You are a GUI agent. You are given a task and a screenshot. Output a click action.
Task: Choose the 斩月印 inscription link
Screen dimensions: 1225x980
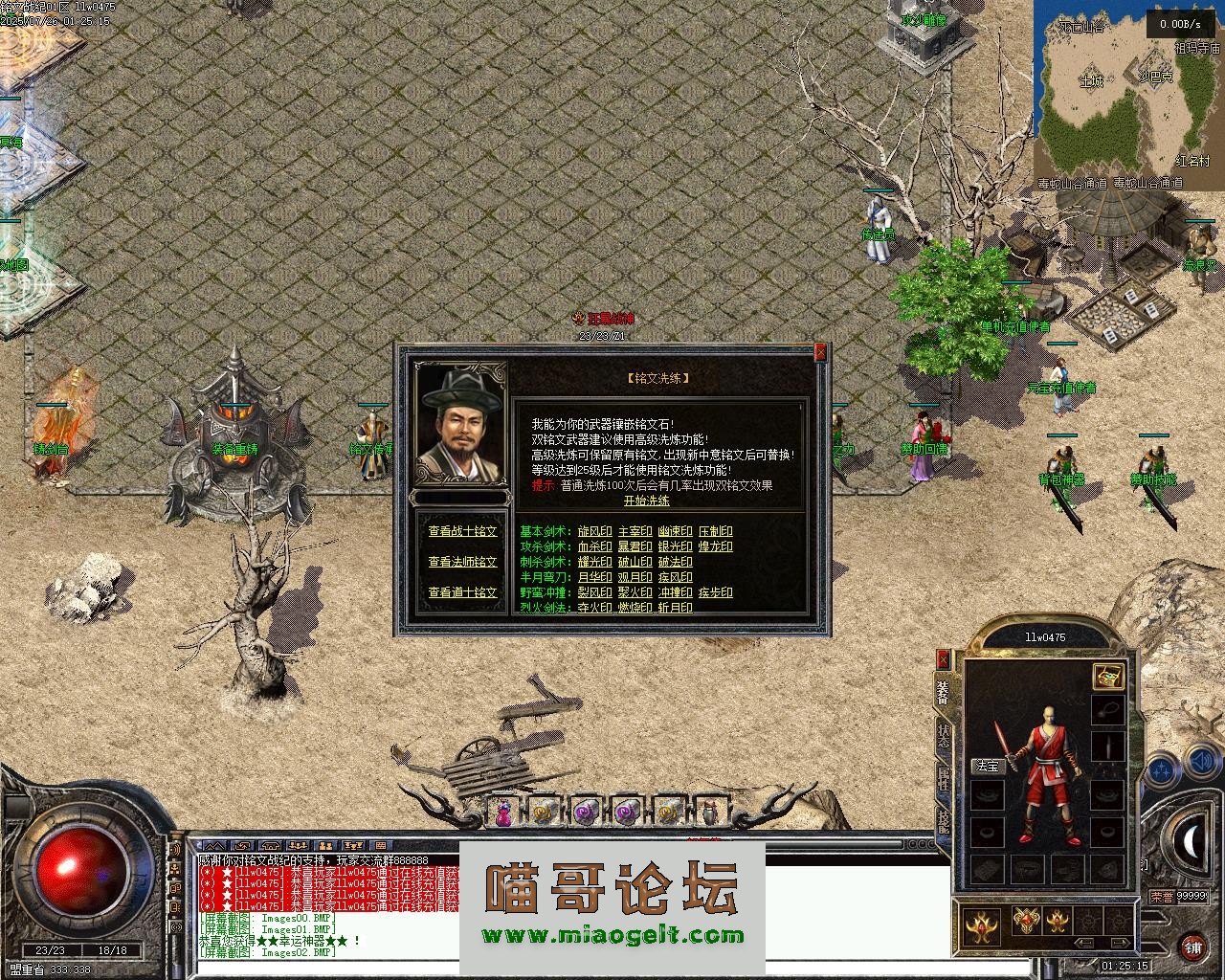point(675,608)
